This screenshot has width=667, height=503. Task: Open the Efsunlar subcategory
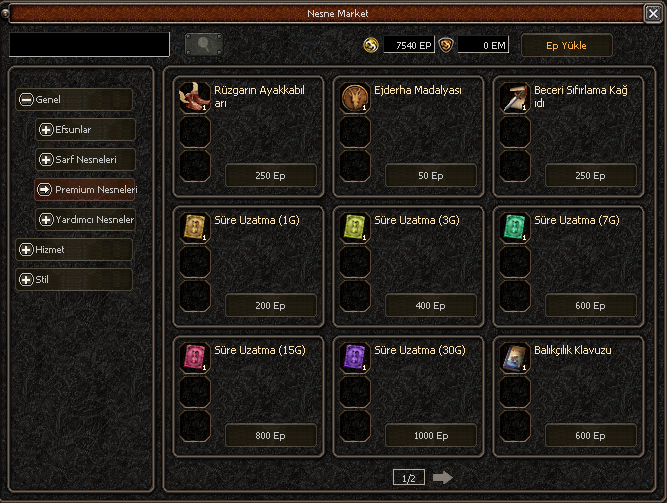click(86, 130)
